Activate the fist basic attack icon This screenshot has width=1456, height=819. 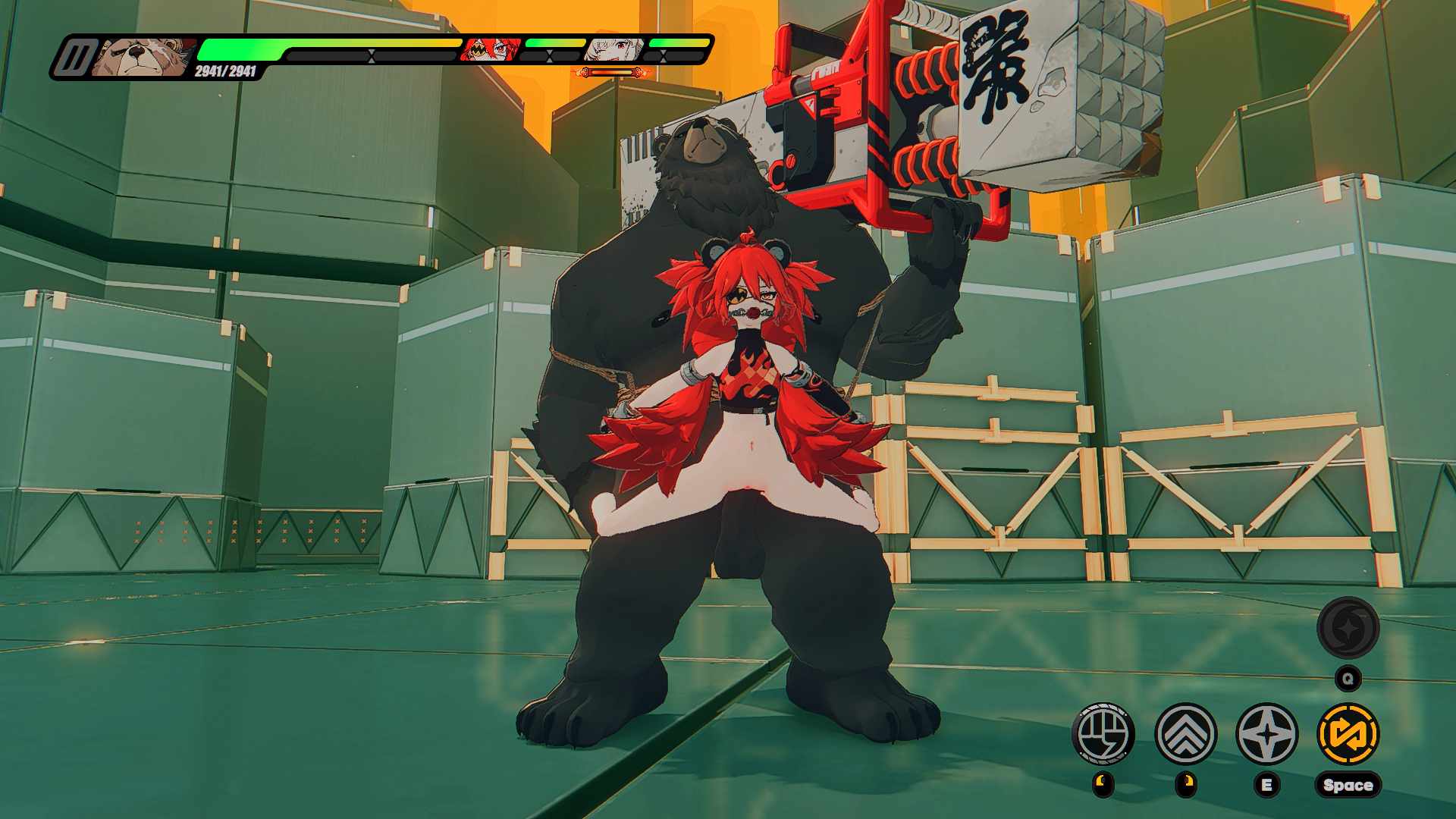coord(1103,734)
